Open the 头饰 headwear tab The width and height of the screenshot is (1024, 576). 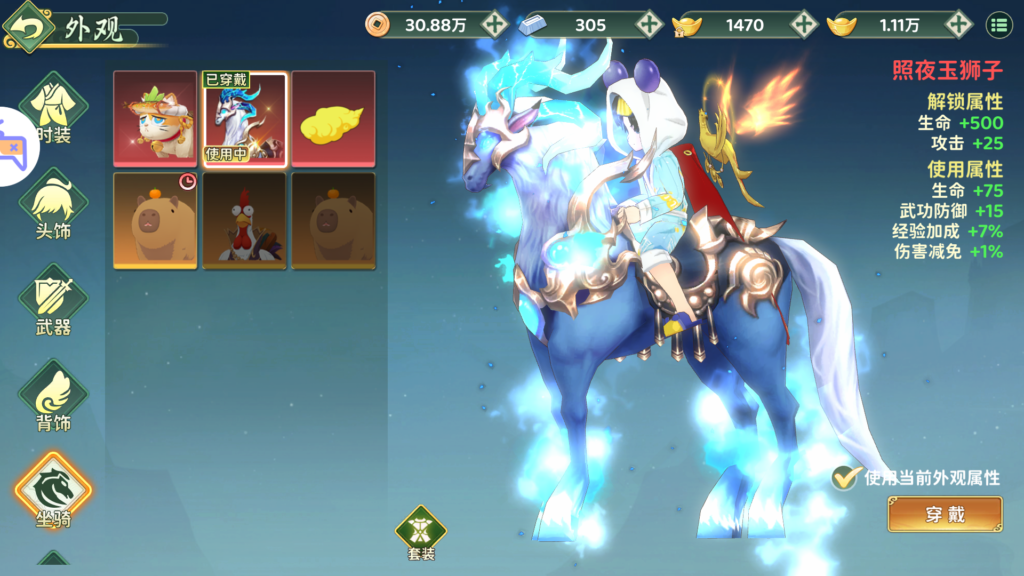coord(52,208)
